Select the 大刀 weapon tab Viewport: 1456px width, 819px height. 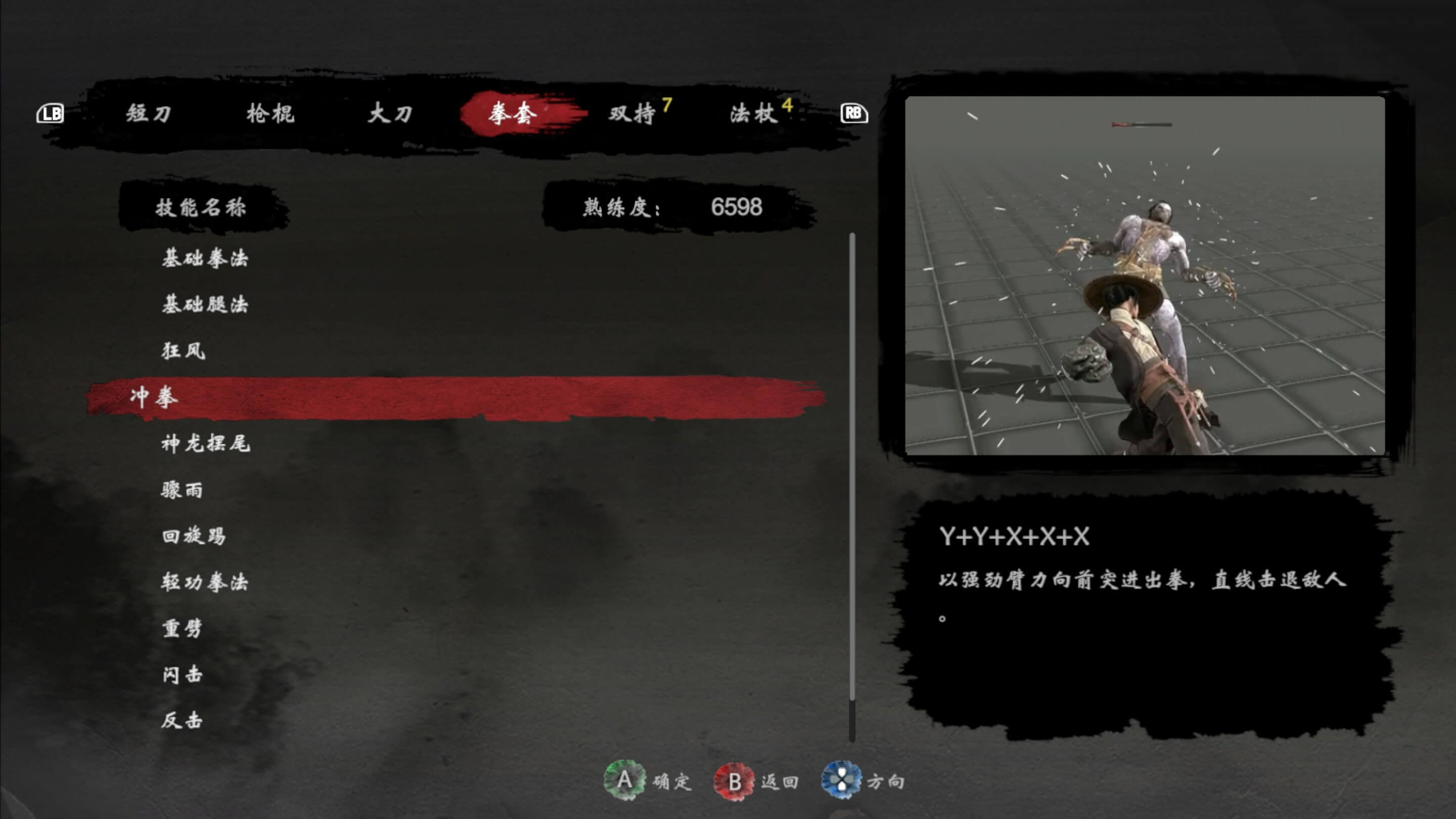pyautogui.click(x=390, y=114)
